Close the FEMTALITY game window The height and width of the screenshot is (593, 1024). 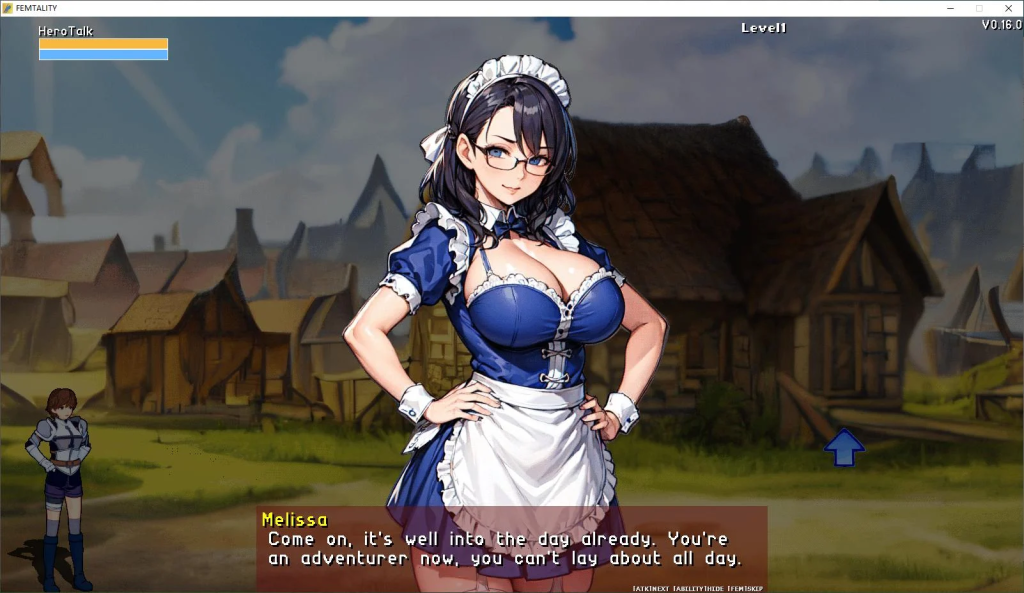tap(1007, 8)
